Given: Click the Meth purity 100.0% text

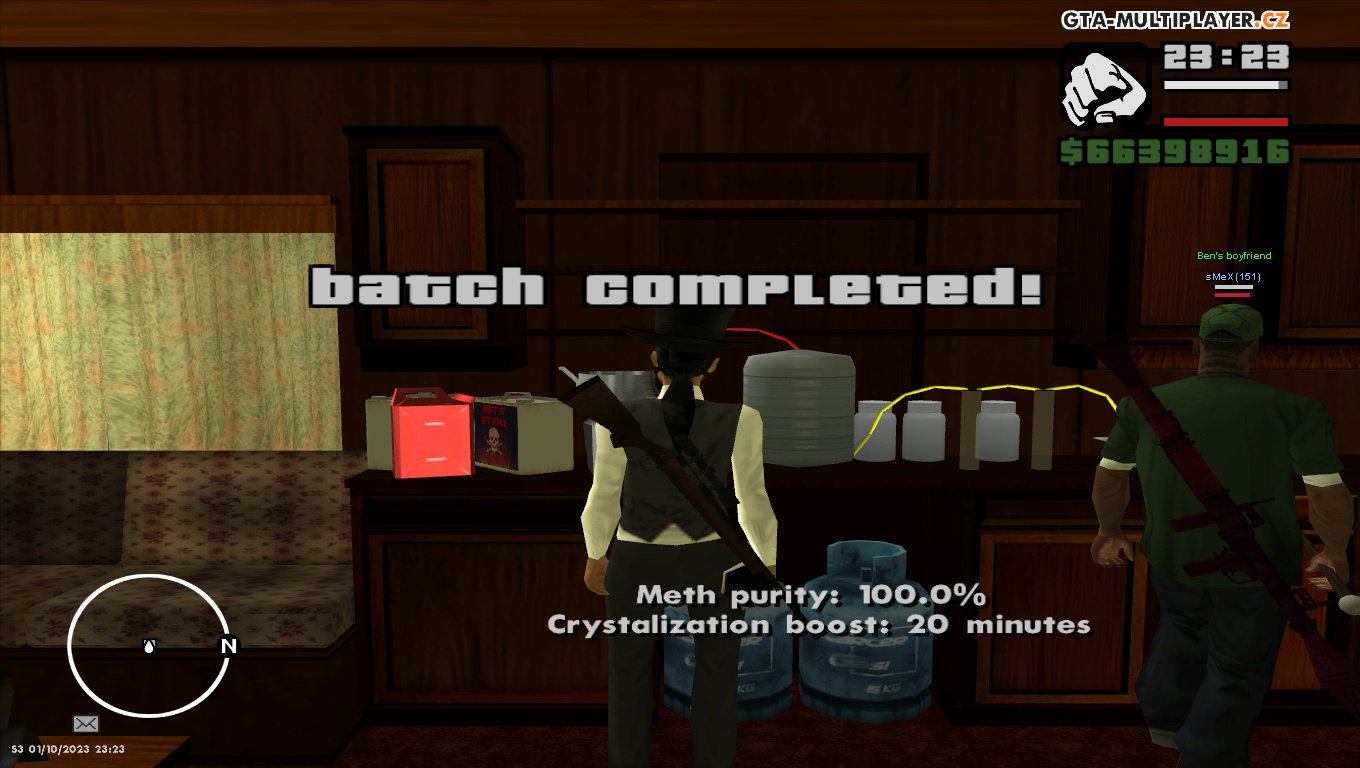Looking at the screenshot, I should tap(812, 595).
